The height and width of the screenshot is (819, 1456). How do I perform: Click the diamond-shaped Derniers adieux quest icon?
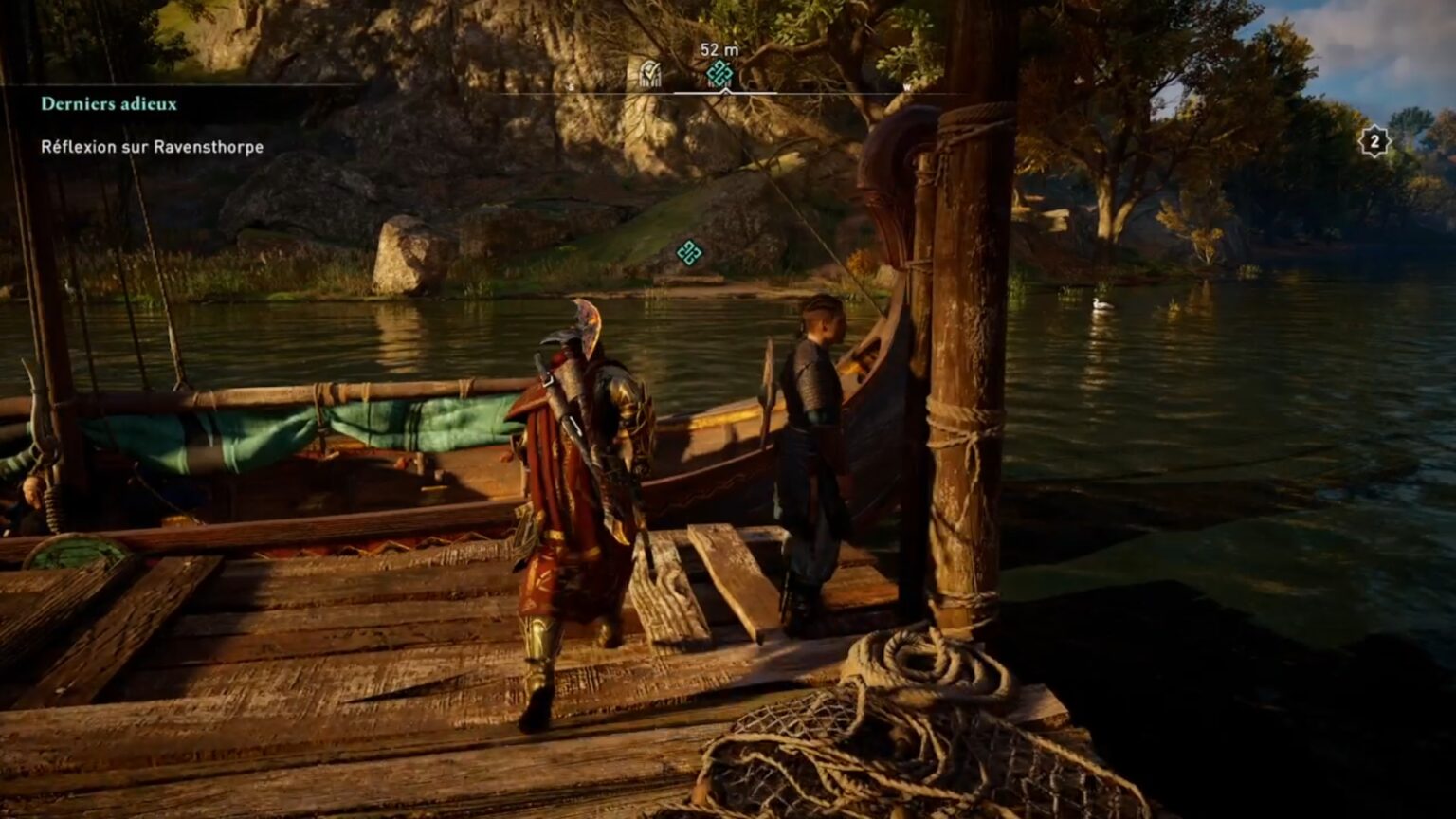[x=720, y=71]
